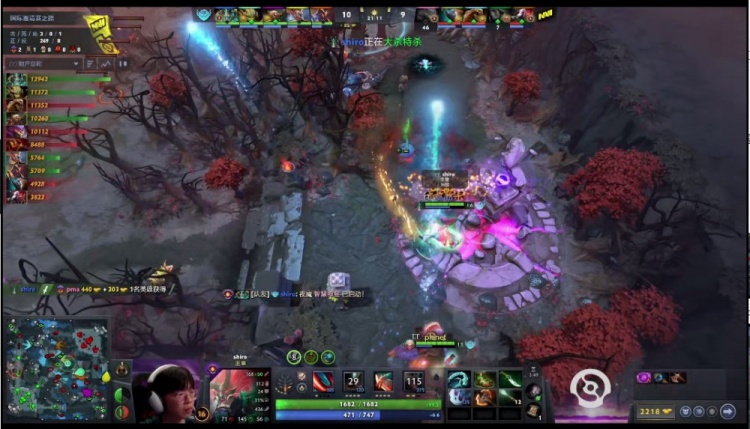Use the top-left inventory item

point(460,379)
